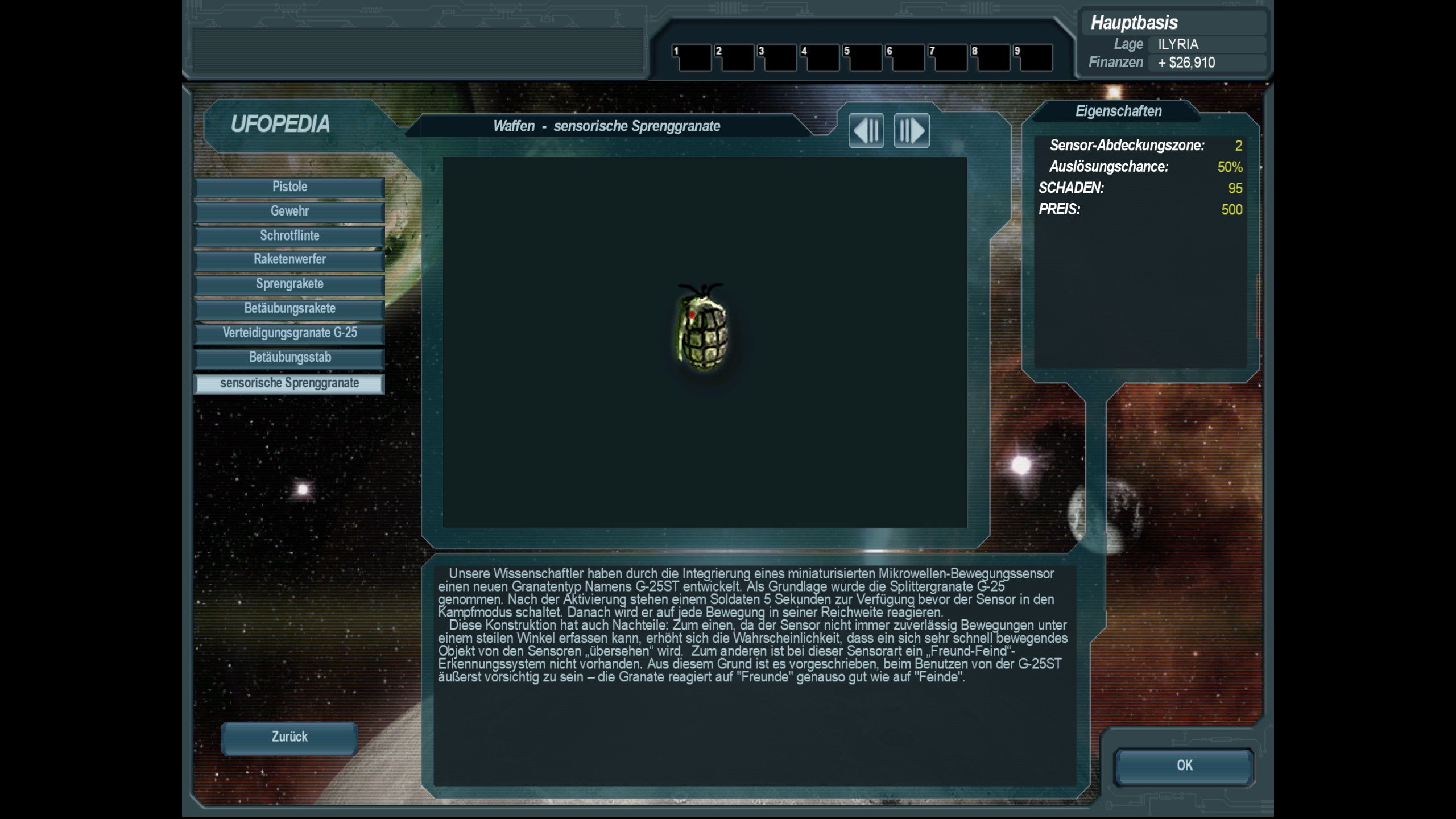Open the Gewehr weapon entry
1456x819 pixels.
[289, 212]
